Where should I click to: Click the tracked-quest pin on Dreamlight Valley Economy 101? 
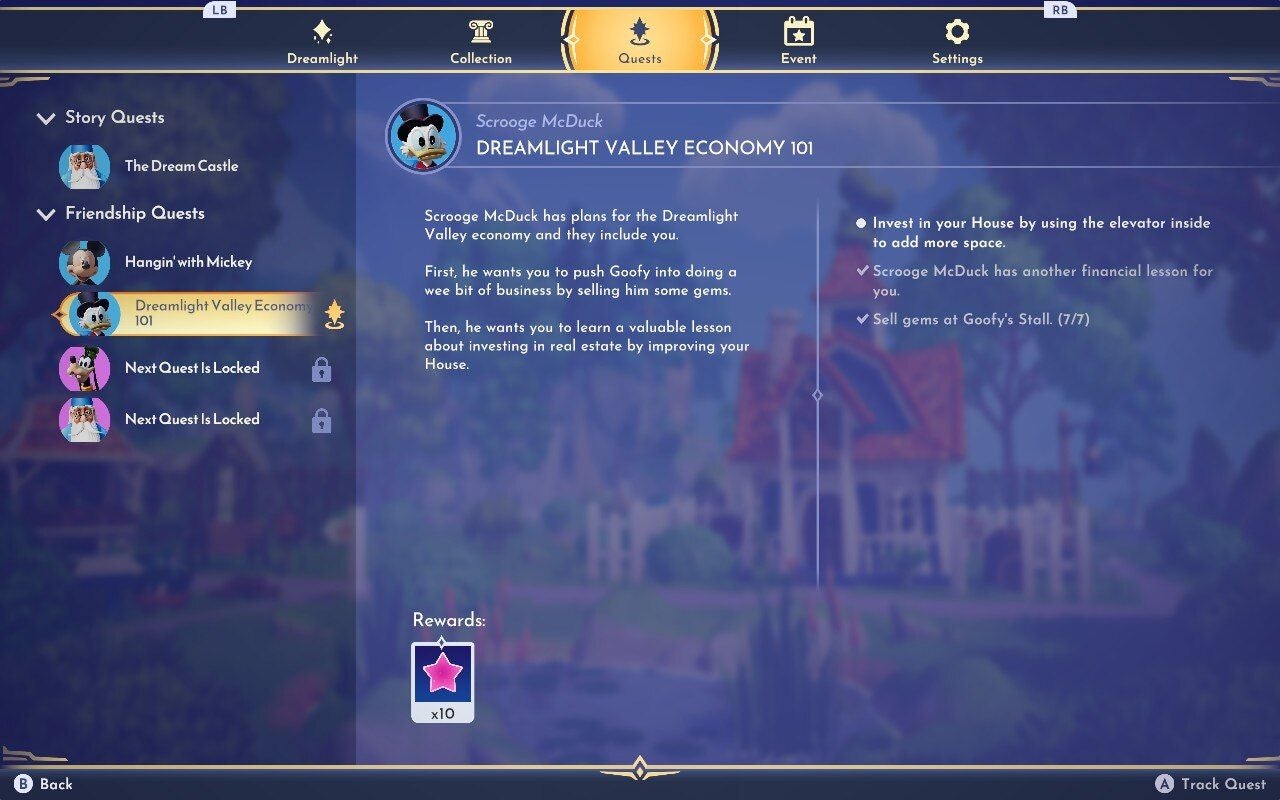[x=336, y=313]
